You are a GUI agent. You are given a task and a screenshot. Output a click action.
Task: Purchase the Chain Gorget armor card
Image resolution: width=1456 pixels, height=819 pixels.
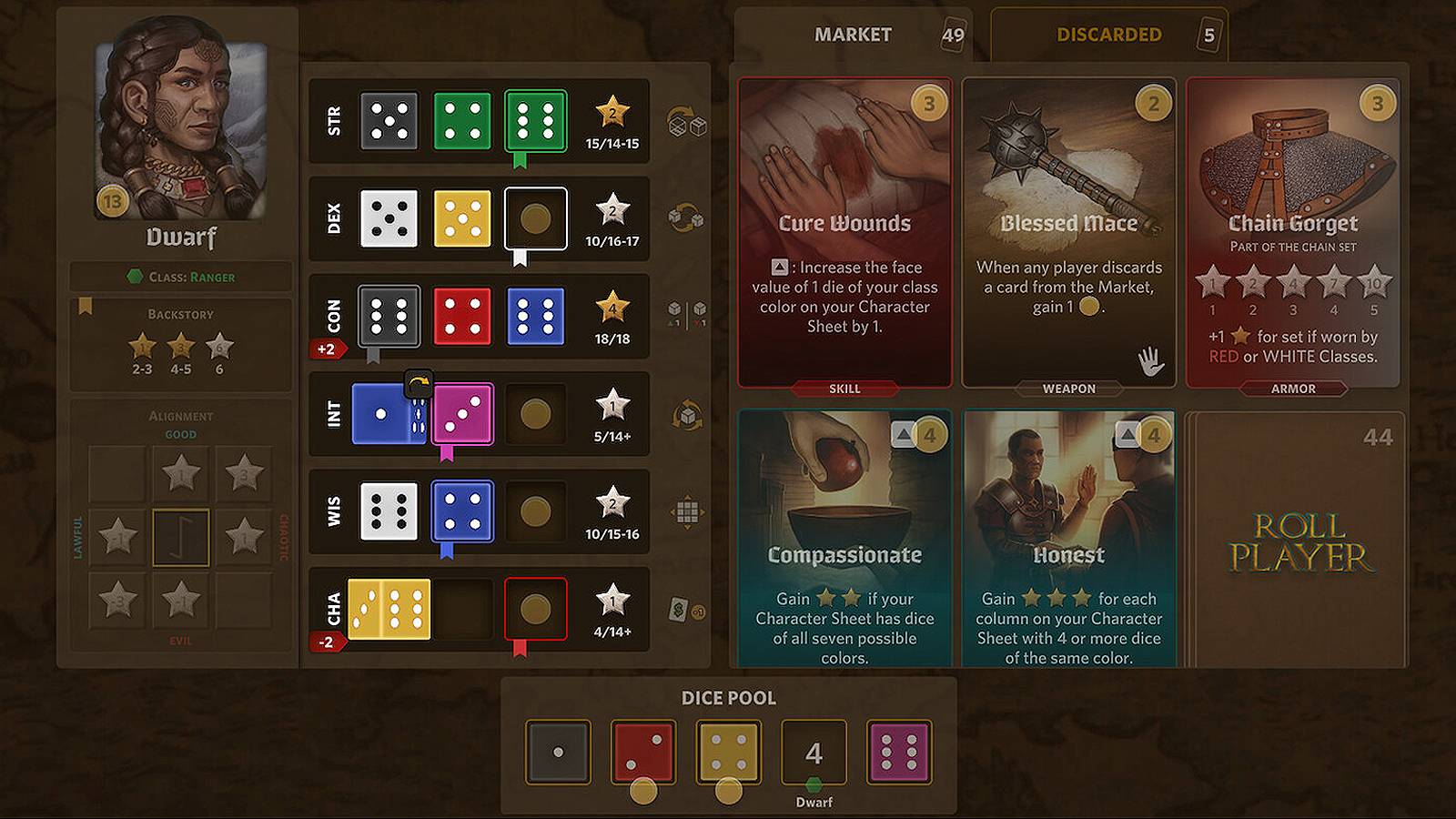(x=1292, y=237)
